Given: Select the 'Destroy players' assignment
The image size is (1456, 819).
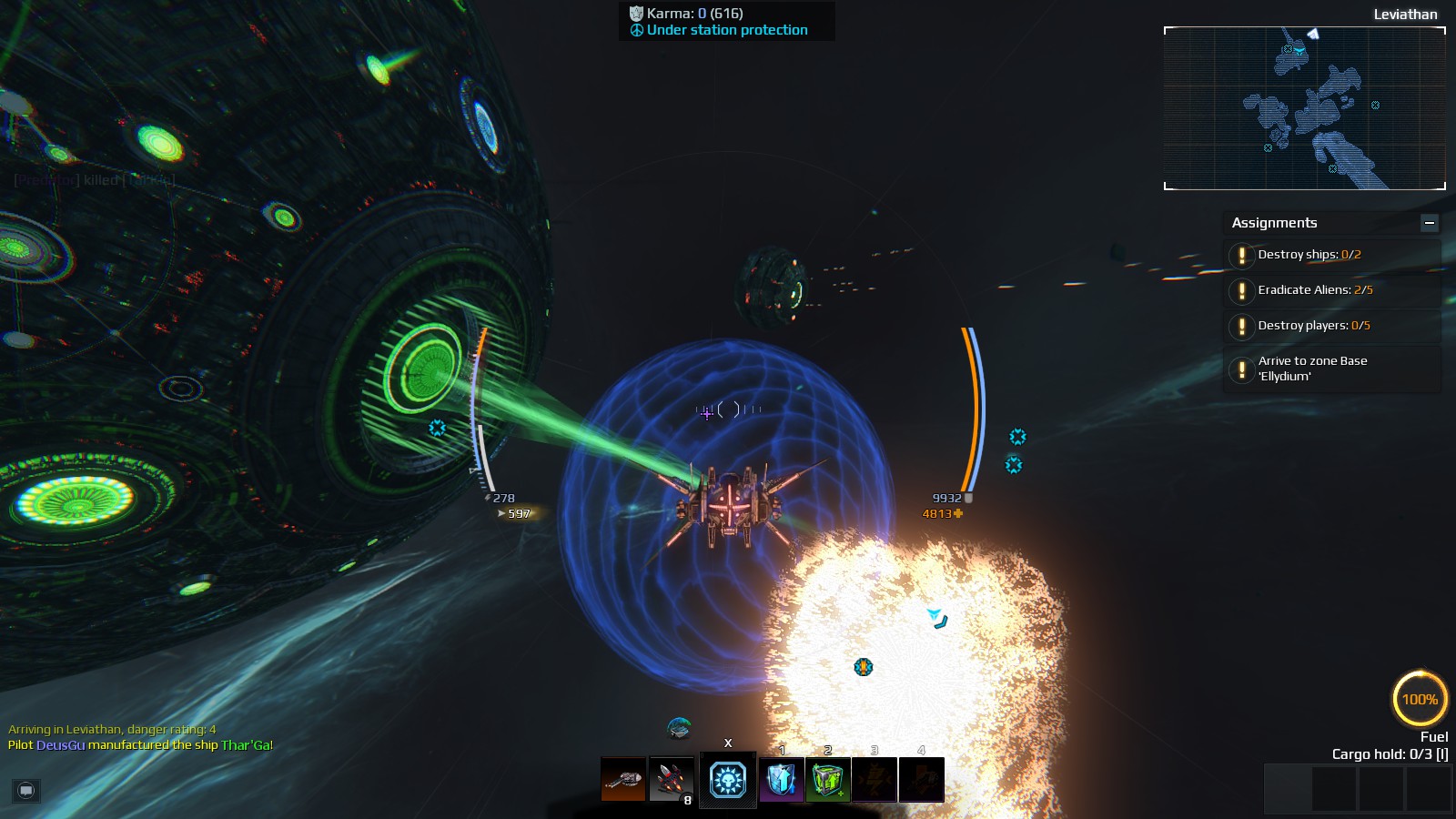Looking at the screenshot, I should [1313, 326].
